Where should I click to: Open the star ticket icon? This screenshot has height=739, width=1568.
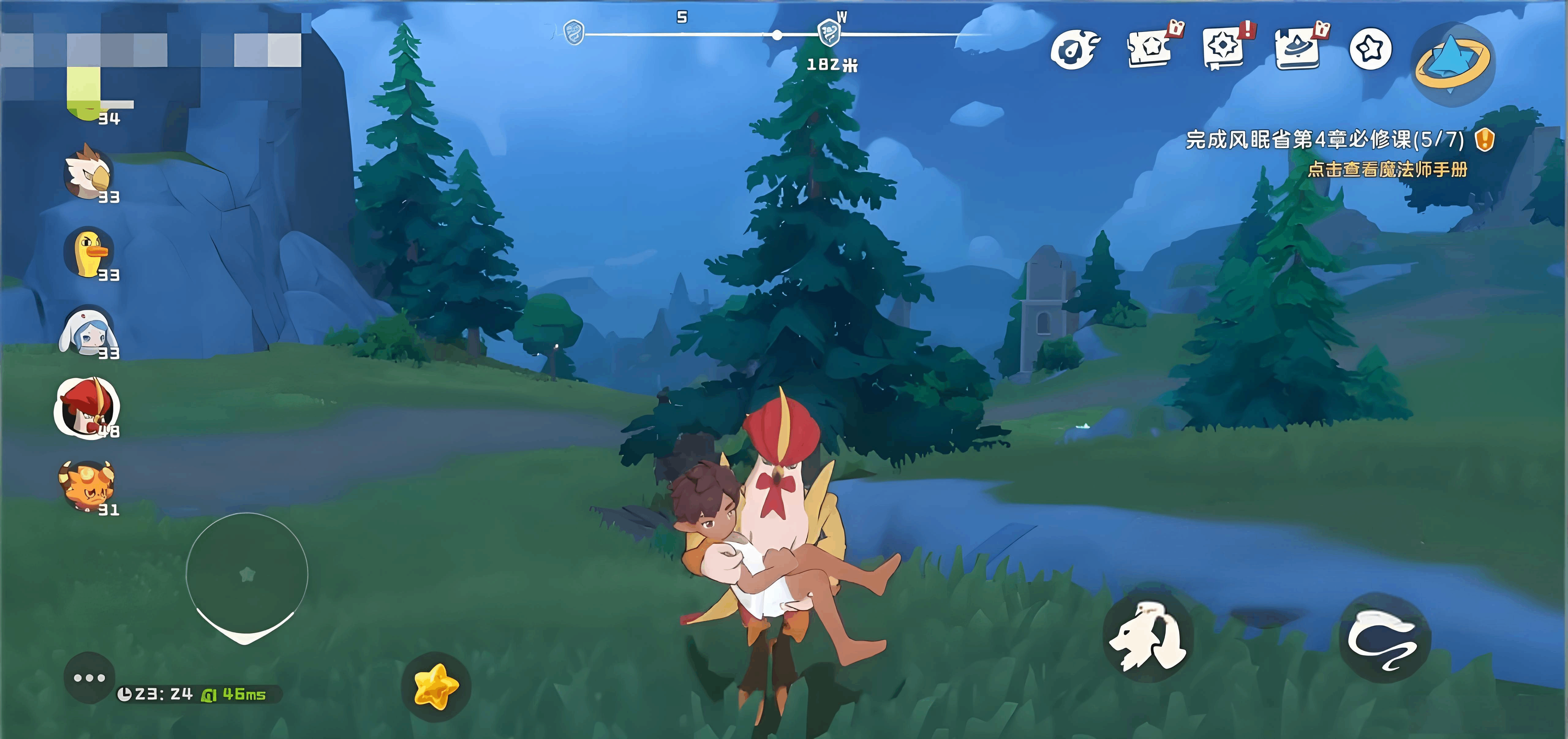(1151, 49)
